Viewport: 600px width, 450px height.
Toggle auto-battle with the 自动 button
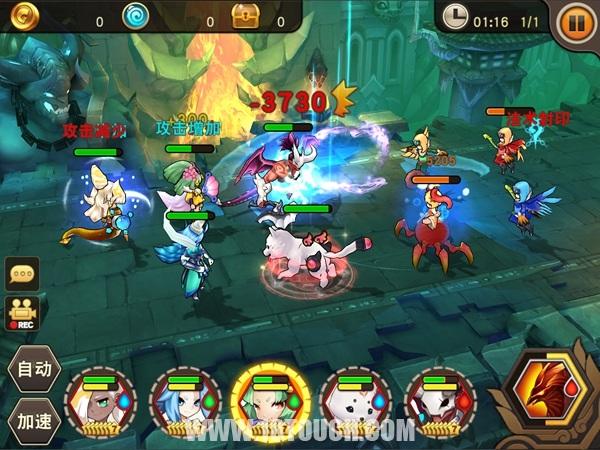pyautogui.click(x=31, y=368)
